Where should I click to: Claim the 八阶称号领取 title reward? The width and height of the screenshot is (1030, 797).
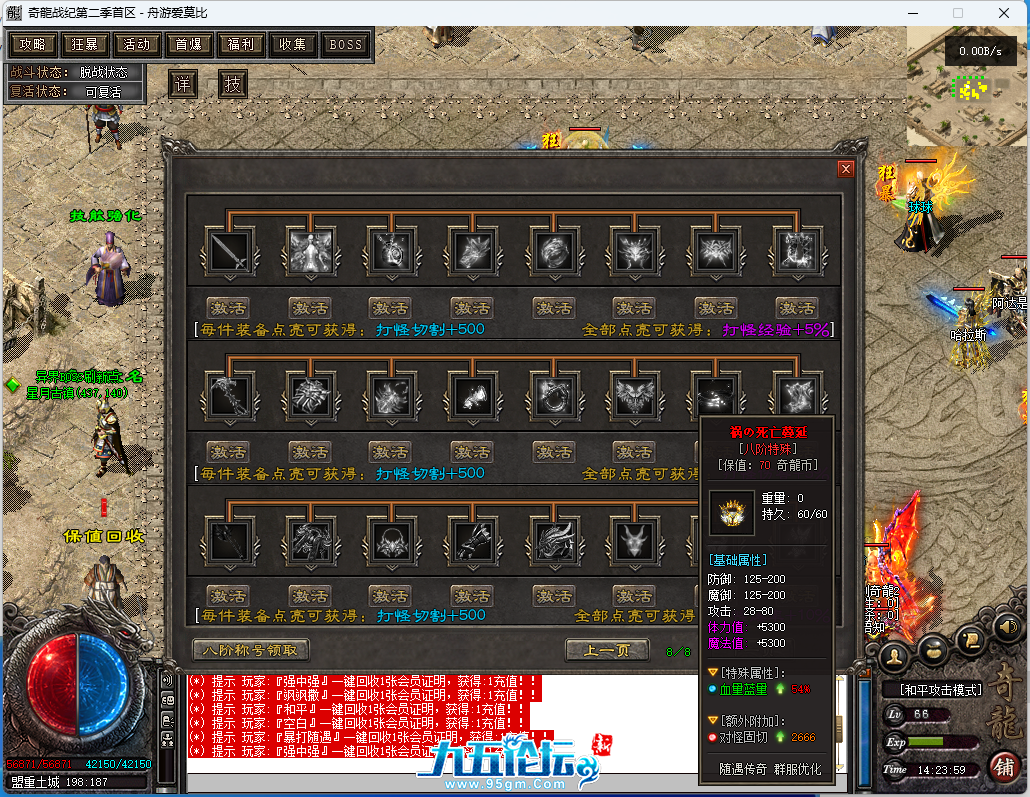click(251, 650)
